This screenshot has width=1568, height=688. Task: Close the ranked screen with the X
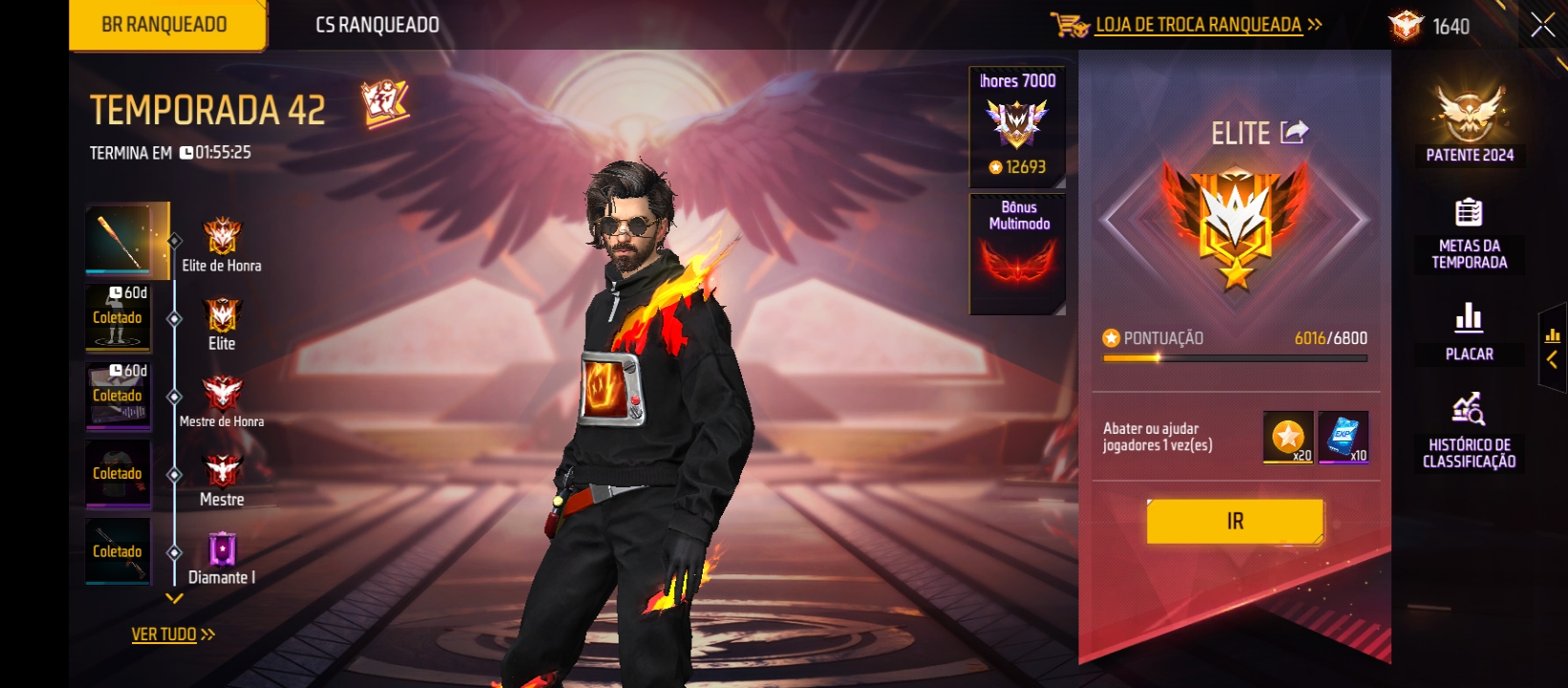(x=1542, y=25)
